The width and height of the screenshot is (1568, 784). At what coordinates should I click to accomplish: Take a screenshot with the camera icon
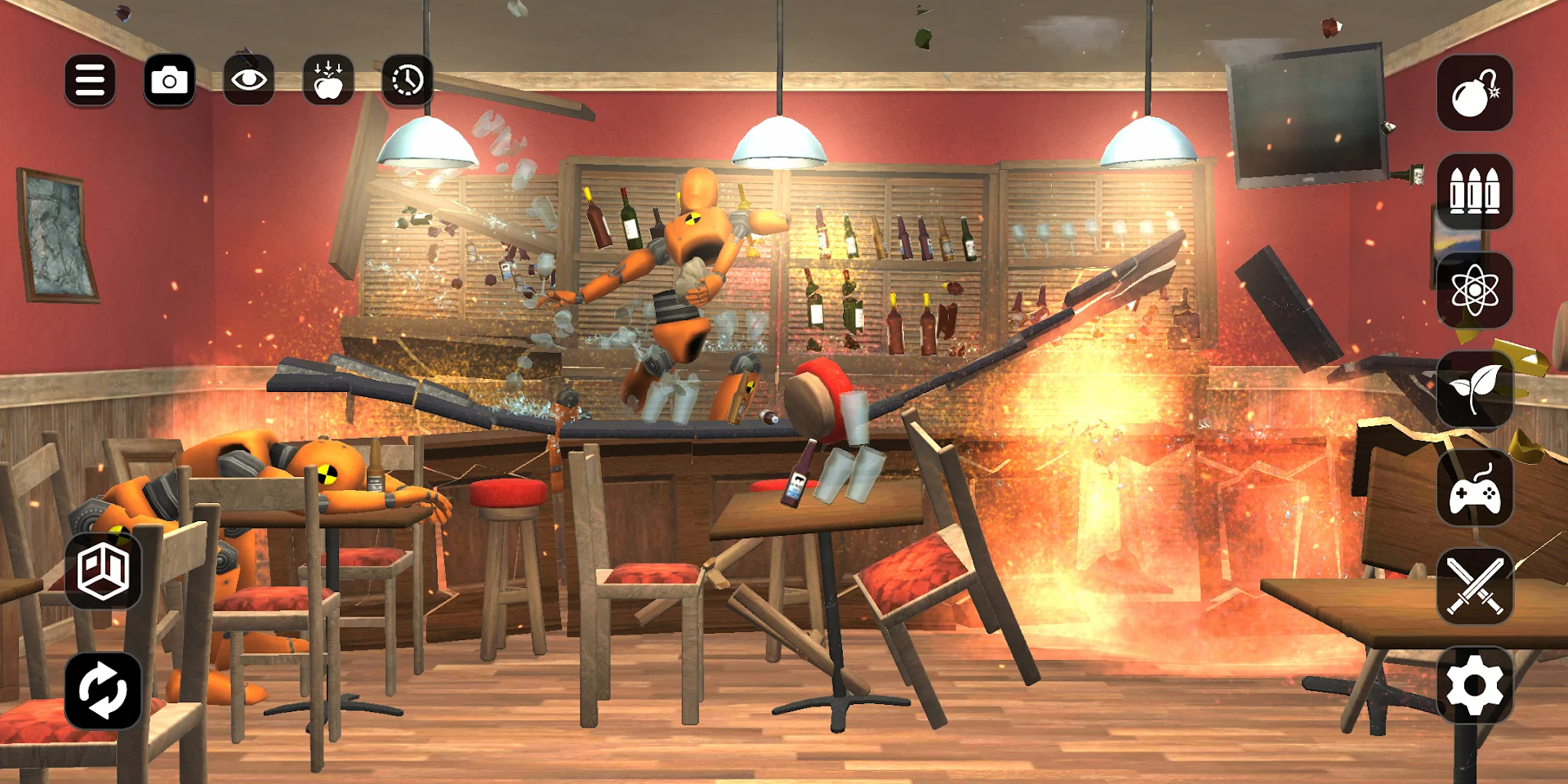tap(170, 78)
